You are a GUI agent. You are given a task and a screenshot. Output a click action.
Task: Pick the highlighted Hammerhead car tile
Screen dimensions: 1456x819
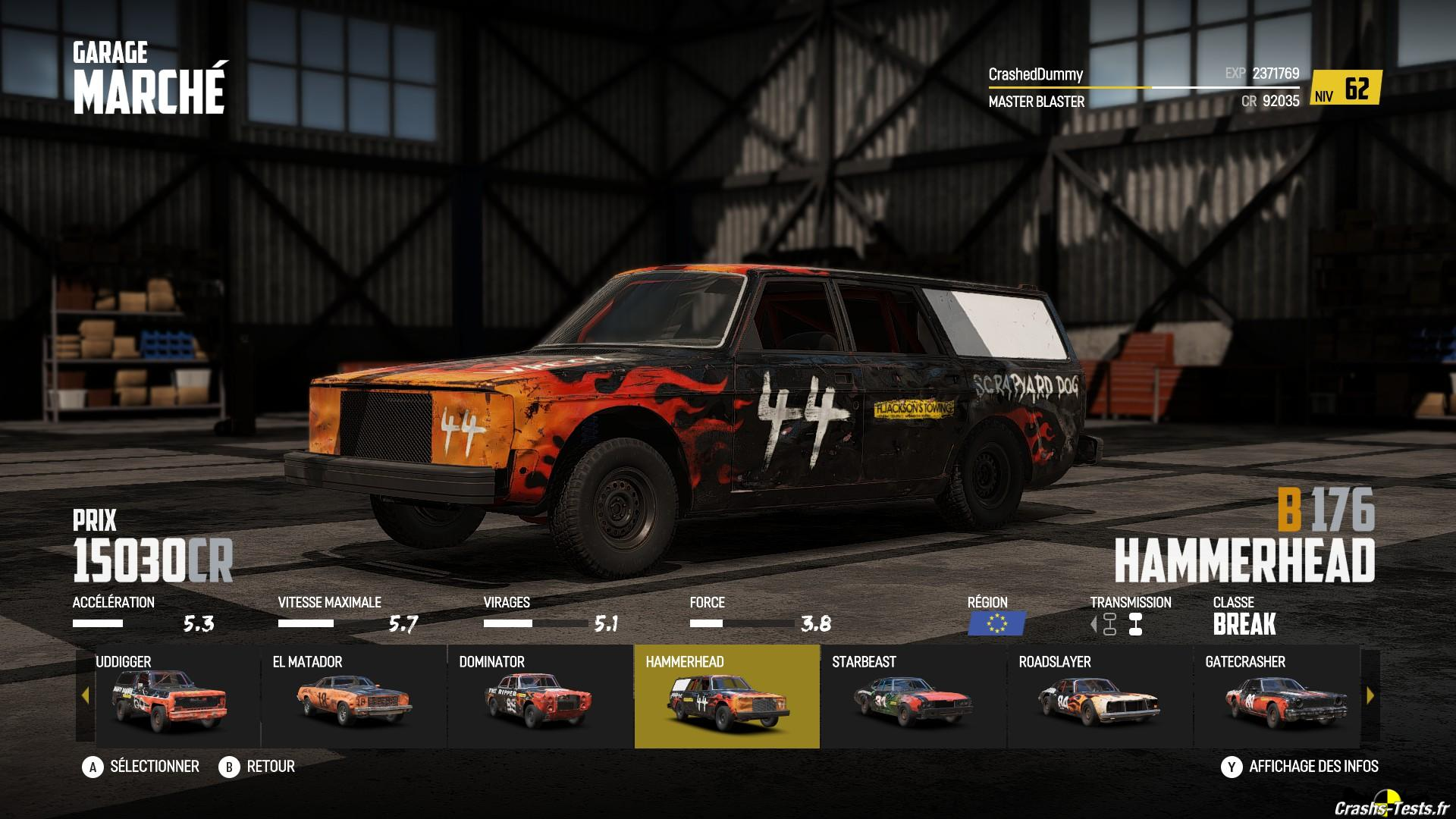[x=726, y=696]
